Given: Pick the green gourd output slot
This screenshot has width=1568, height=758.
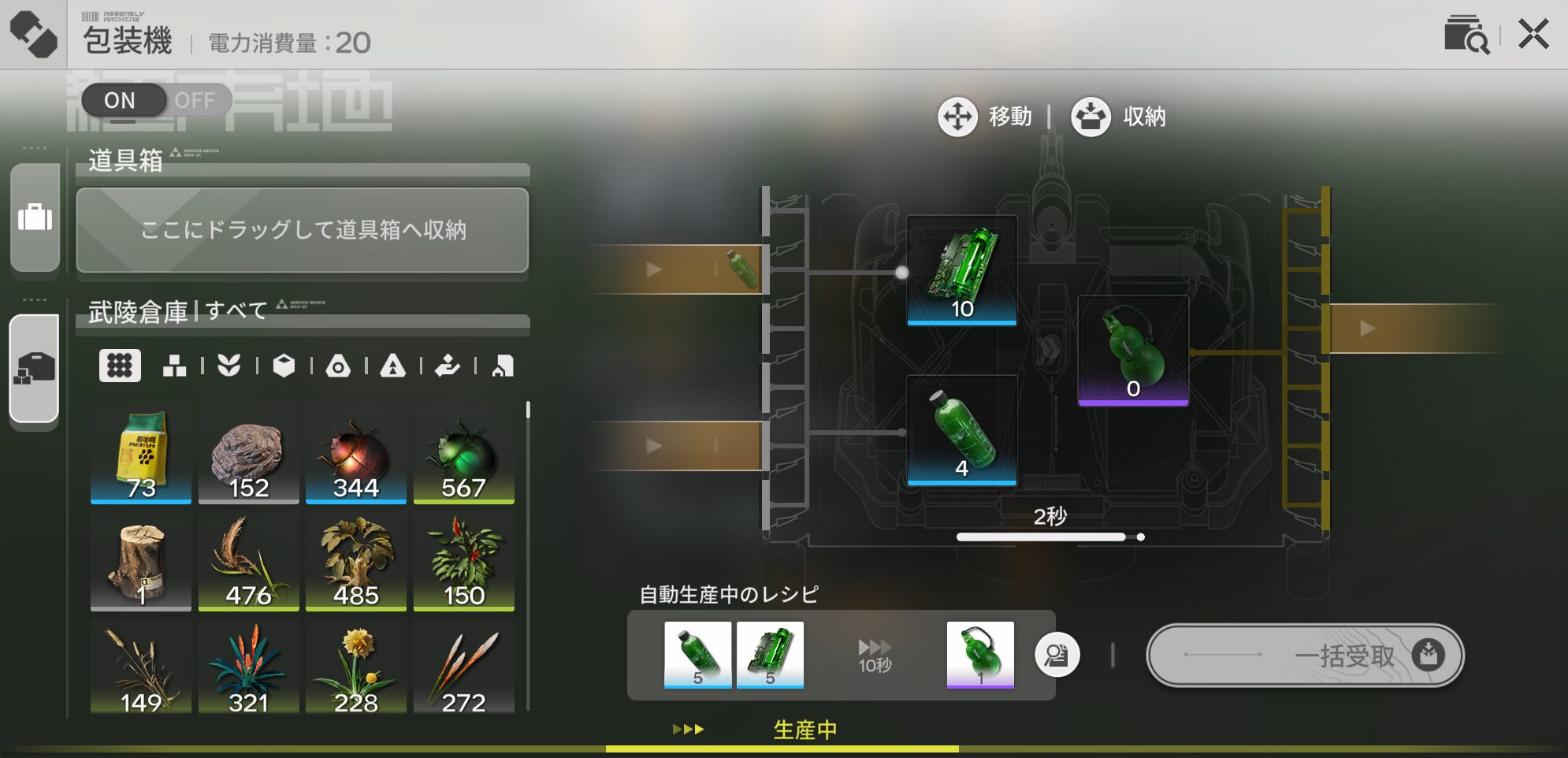Looking at the screenshot, I should point(1132,351).
